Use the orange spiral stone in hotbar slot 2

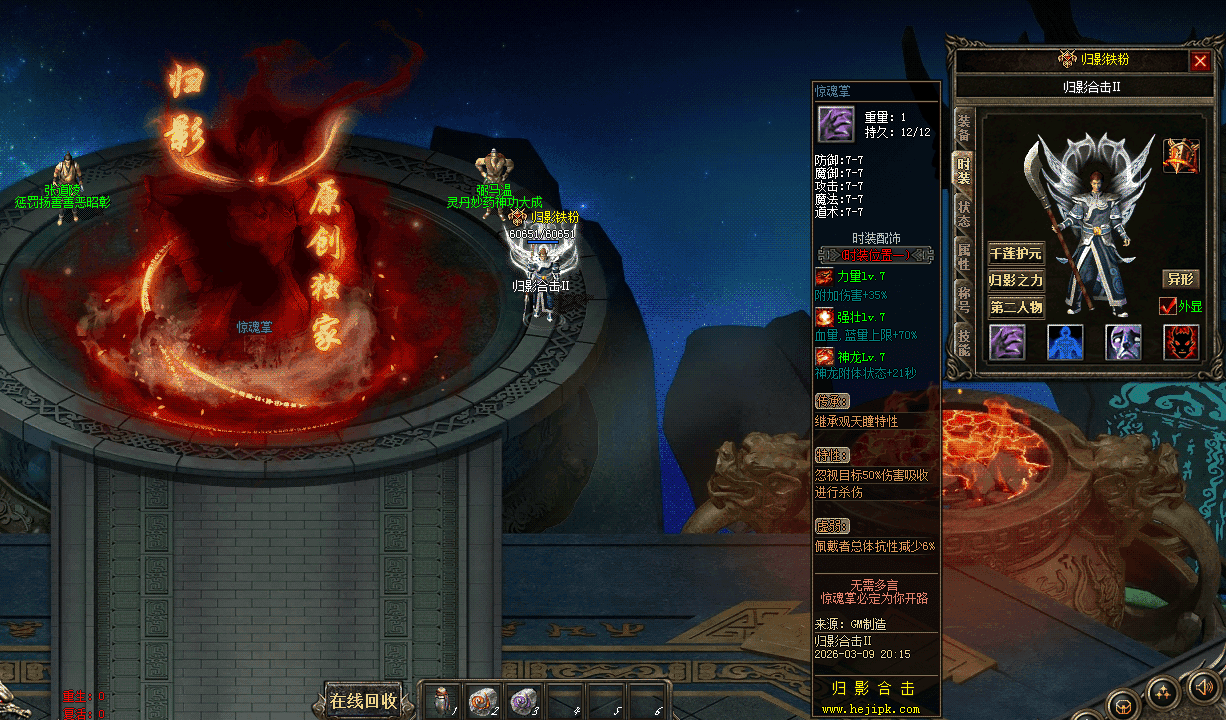(483, 702)
